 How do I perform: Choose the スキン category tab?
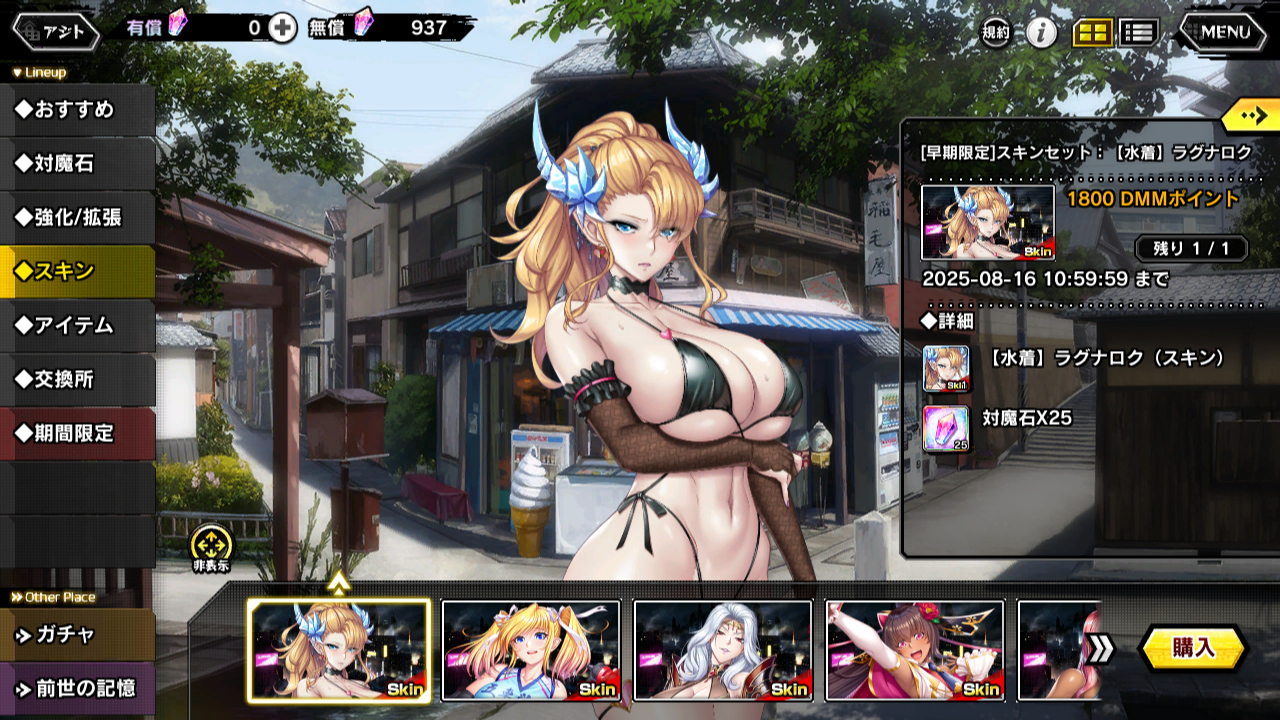(76, 272)
